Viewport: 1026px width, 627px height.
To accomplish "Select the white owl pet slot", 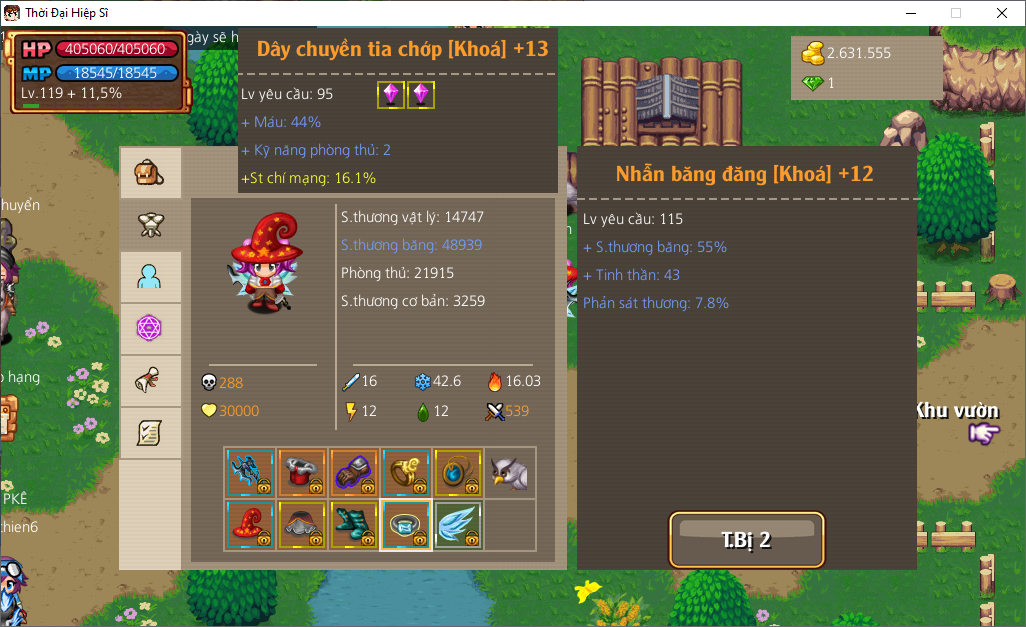I will tap(510, 472).
